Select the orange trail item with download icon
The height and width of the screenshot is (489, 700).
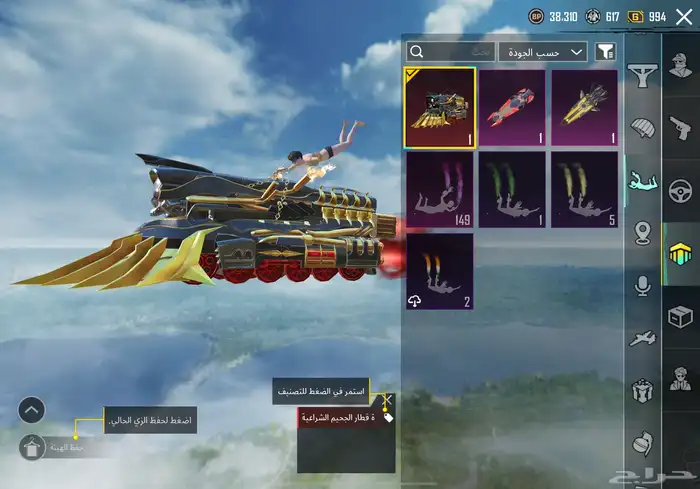click(439, 271)
